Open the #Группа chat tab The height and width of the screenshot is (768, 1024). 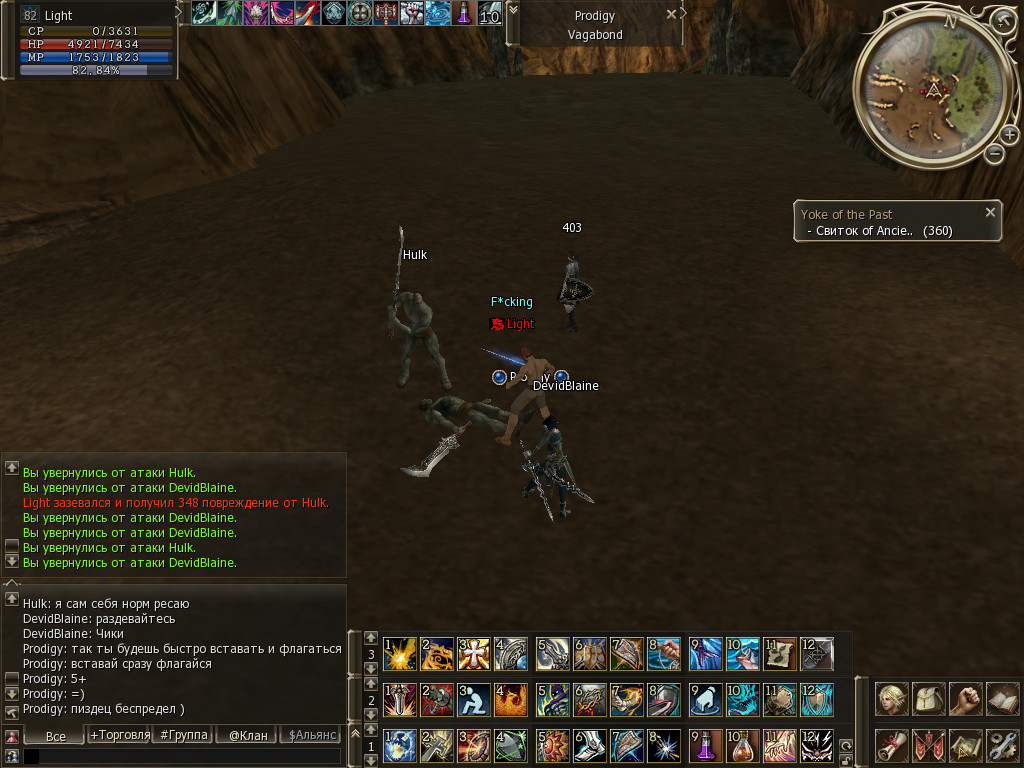tap(184, 735)
